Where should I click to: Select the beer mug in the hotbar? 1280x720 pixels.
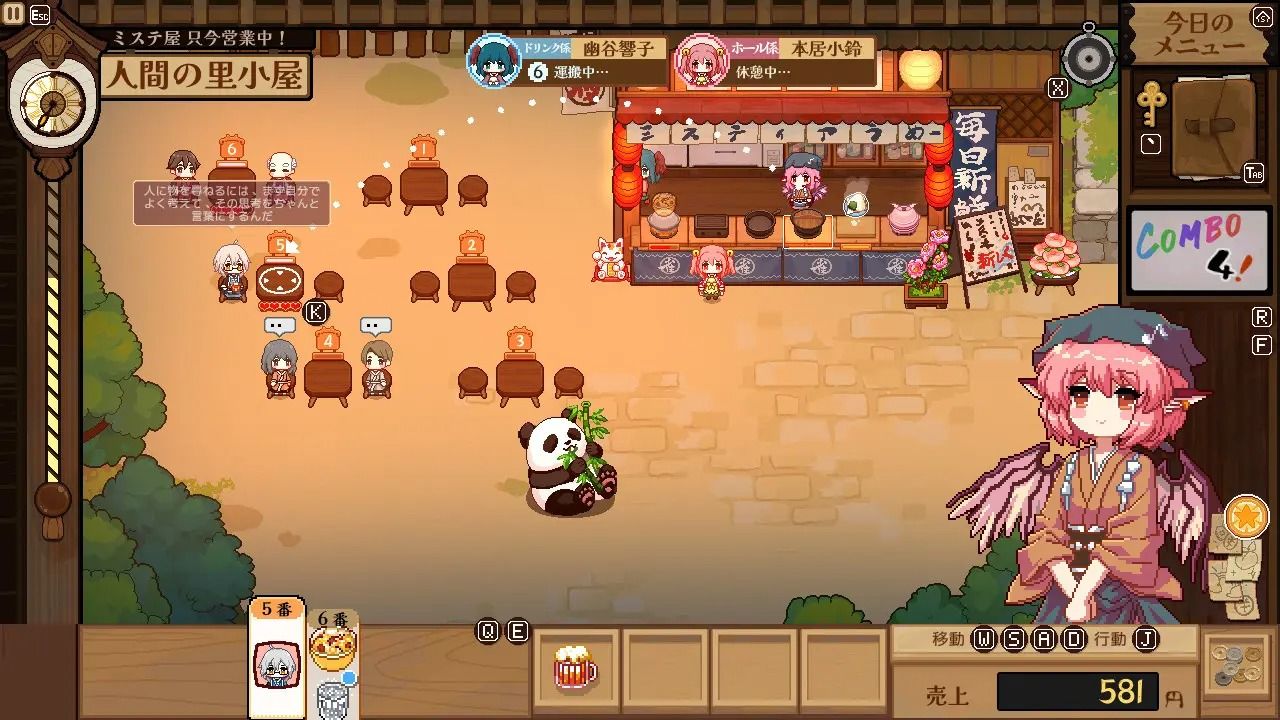[x=575, y=668]
